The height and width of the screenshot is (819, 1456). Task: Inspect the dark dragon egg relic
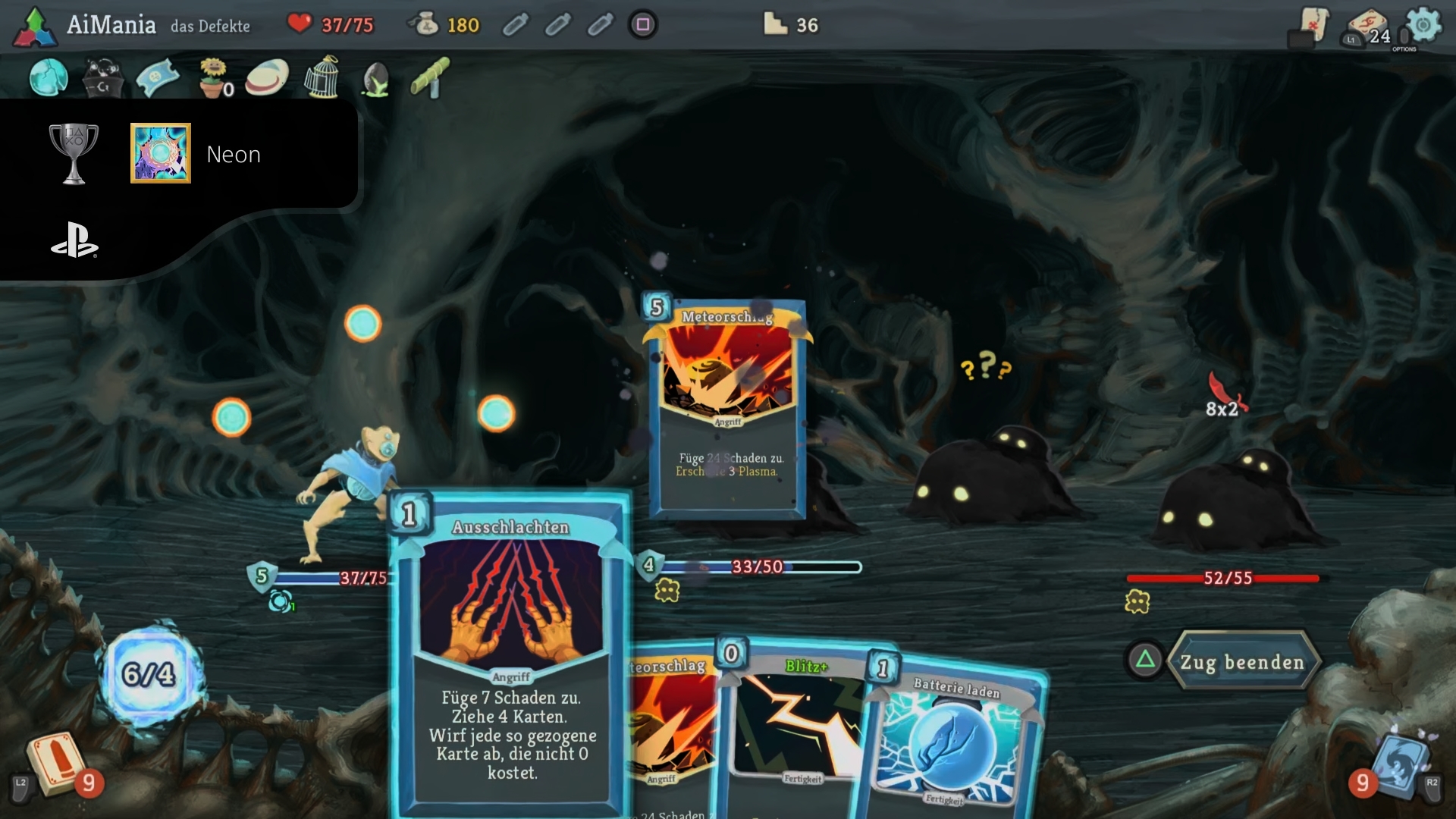(376, 79)
